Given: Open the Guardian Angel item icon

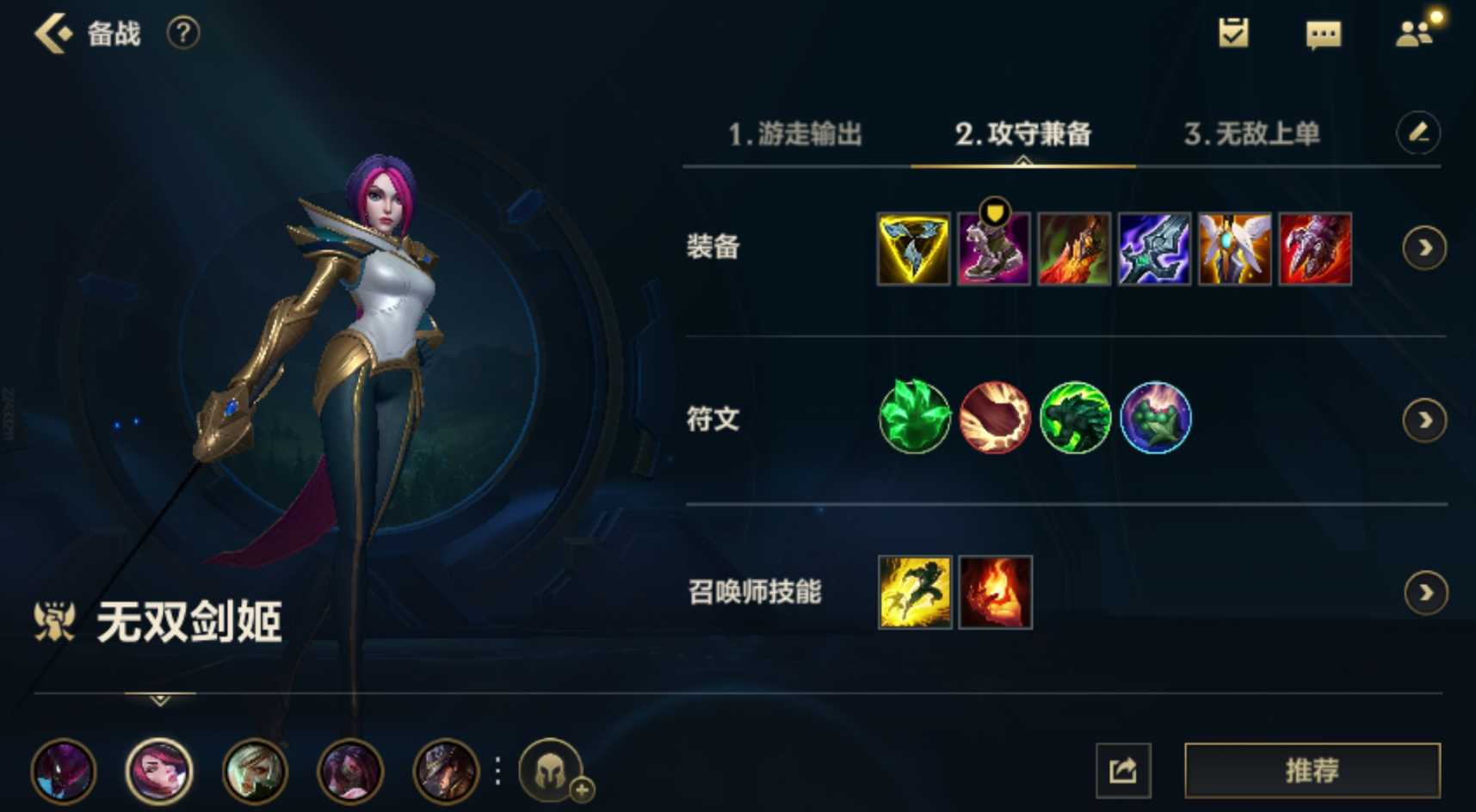Looking at the screenshot, I should pyautogui.click(x=1235, y=249).
